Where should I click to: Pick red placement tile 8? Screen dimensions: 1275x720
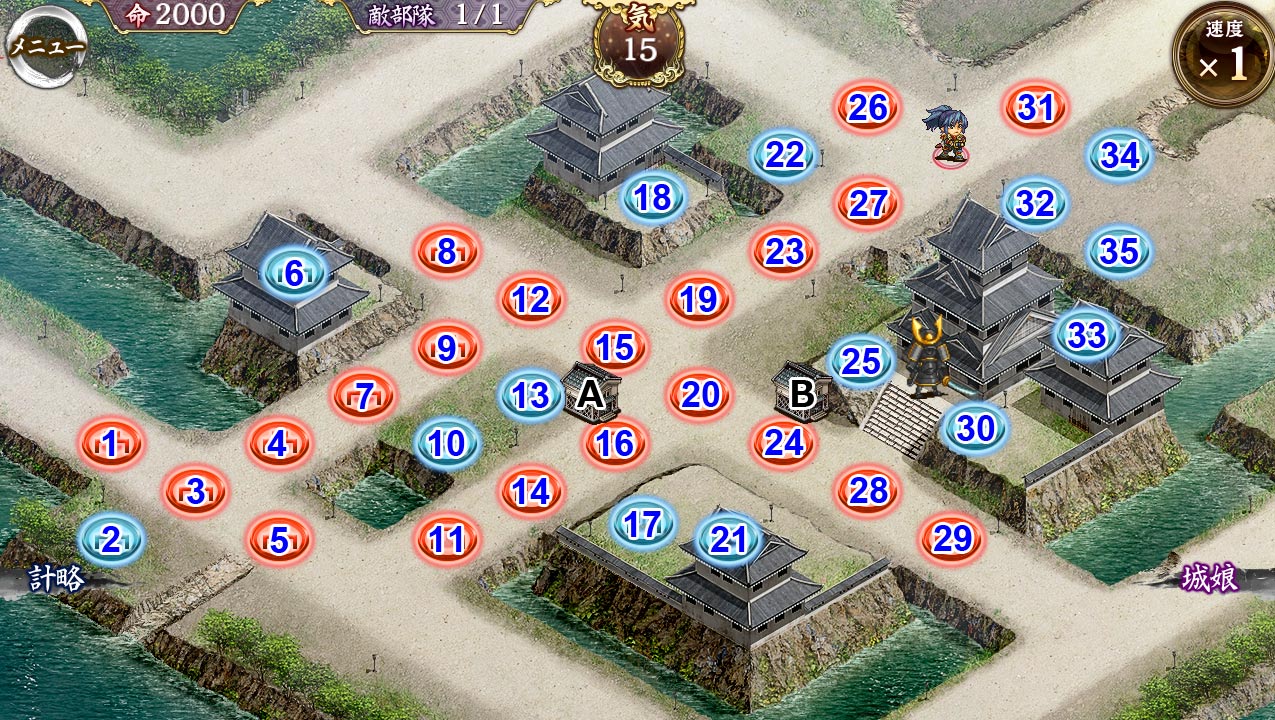[447, 250]
